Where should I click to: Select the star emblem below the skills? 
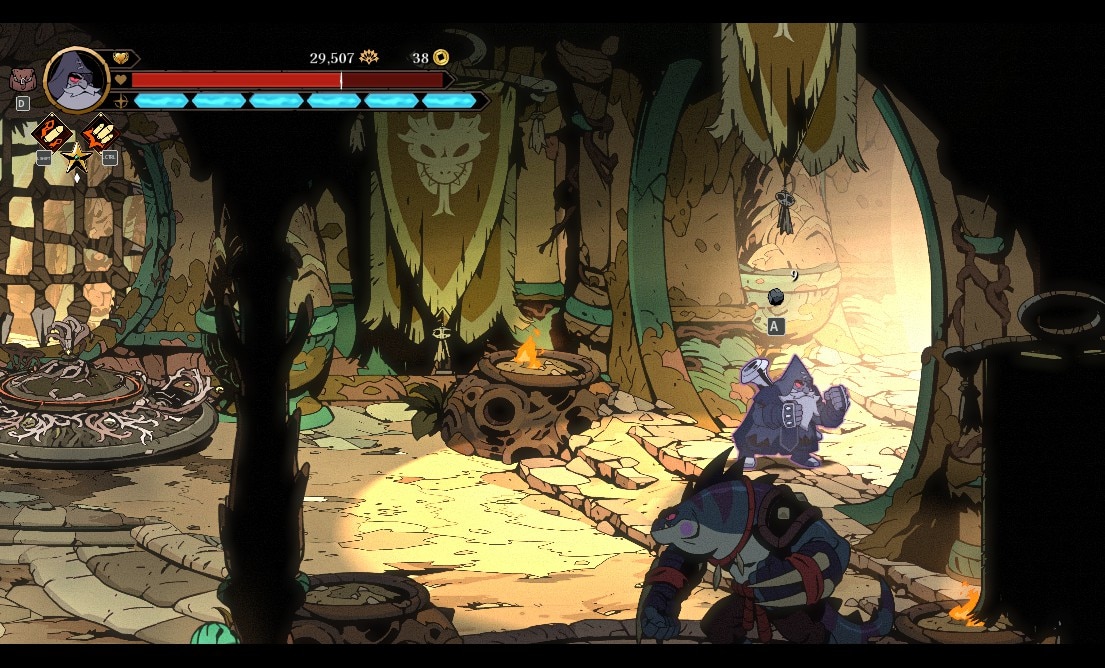76,157
